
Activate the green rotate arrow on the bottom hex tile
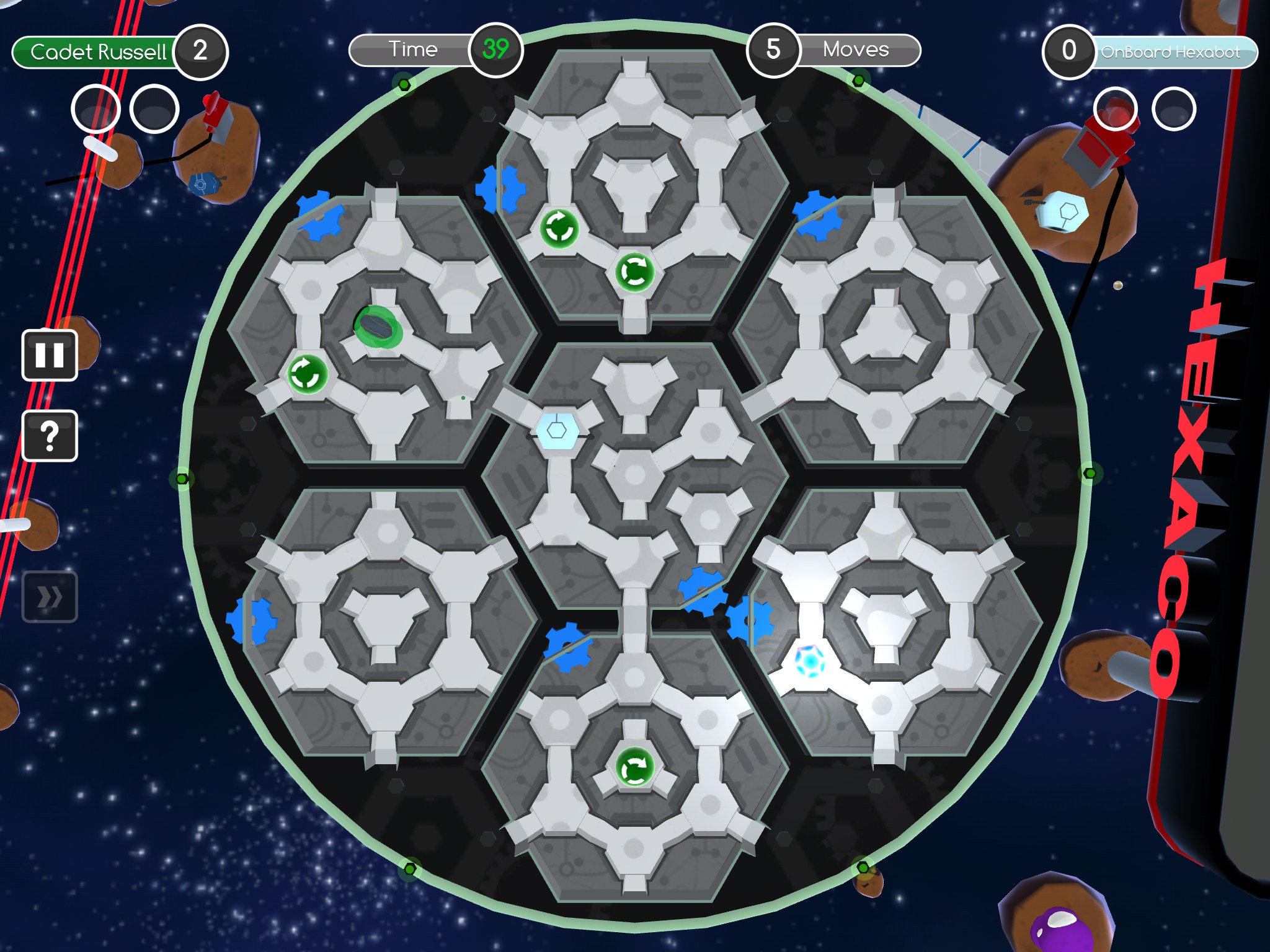tap(634, 767)
